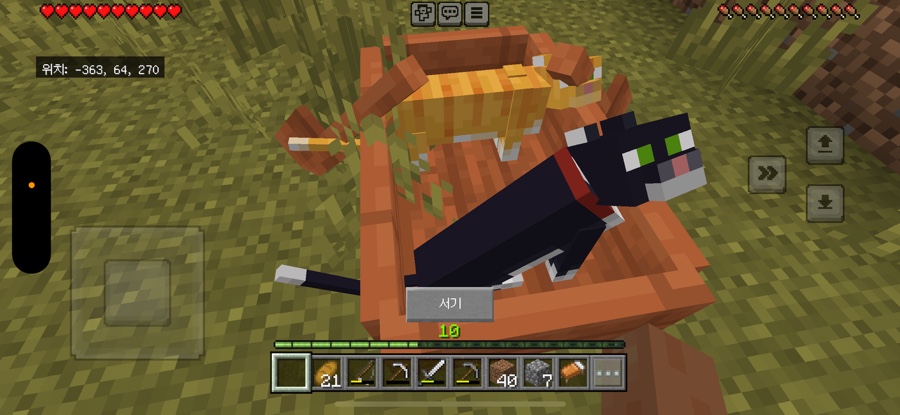Tap the double-arrow sprint button

point(767,174)
